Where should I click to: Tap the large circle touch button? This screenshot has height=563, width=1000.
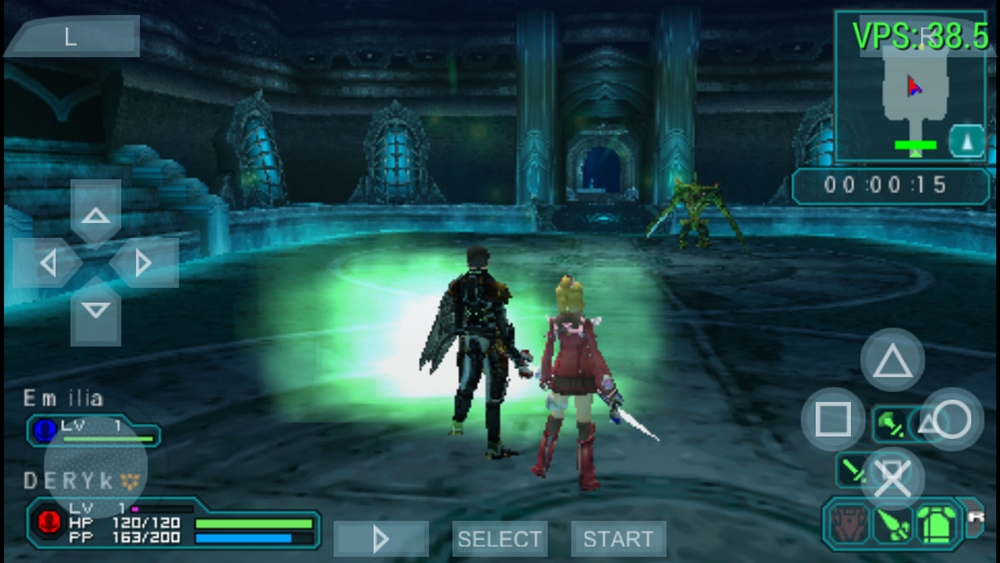click(952, 420)
